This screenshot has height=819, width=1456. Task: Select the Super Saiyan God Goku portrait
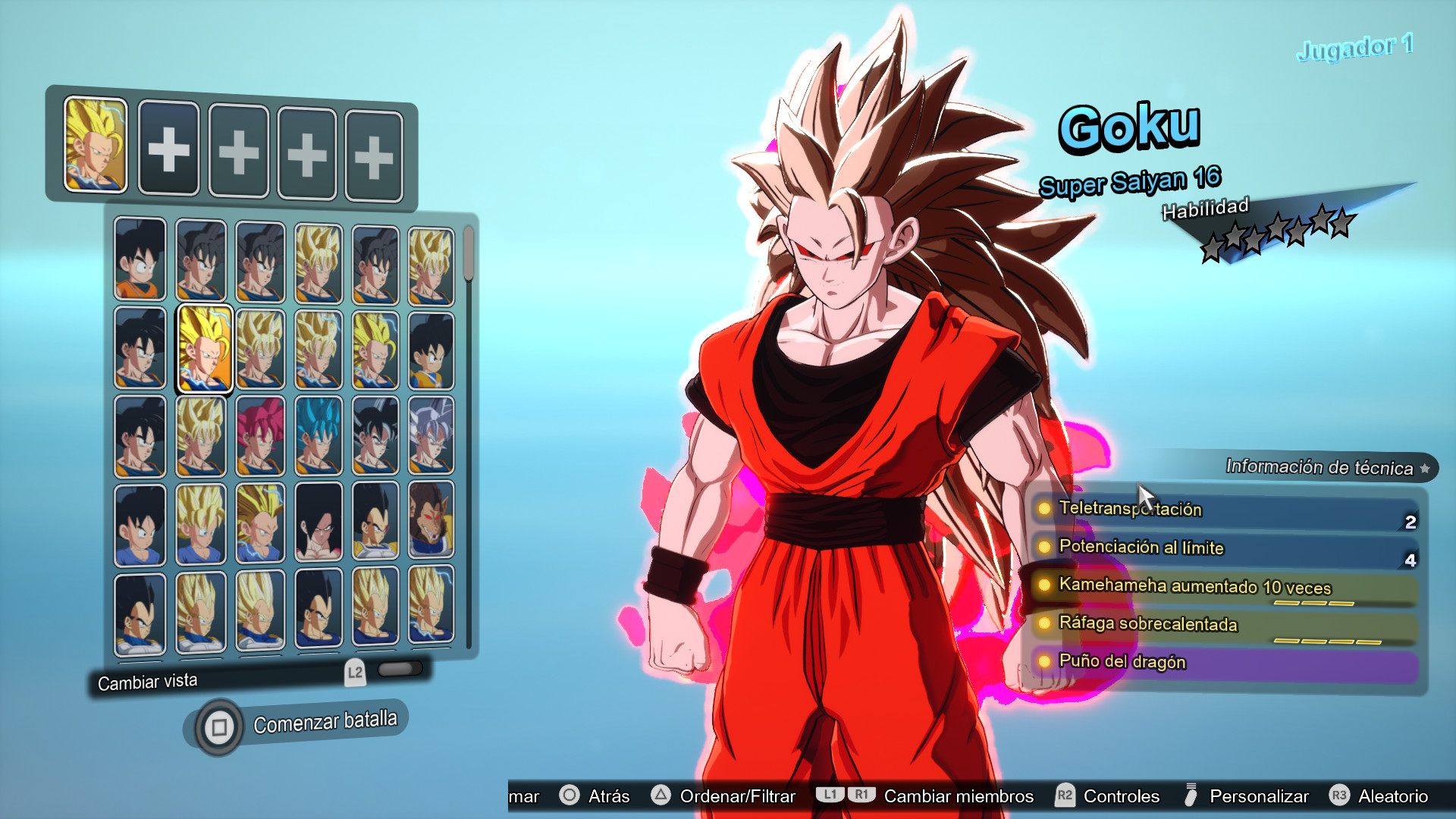260,435
